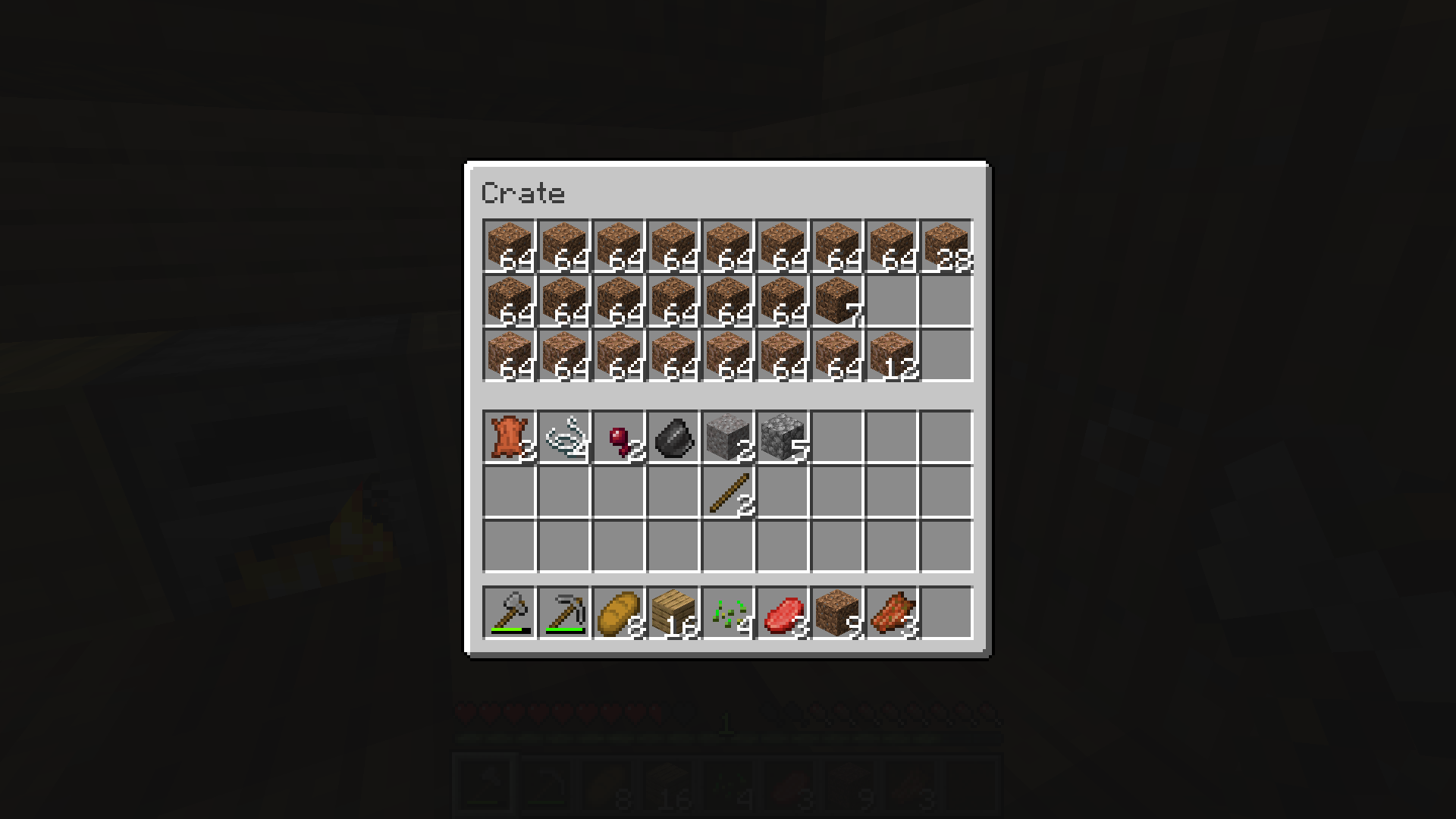Grab the stone block stack of 2
This screenshot has width=1456, height=819.
coord(728,438)
